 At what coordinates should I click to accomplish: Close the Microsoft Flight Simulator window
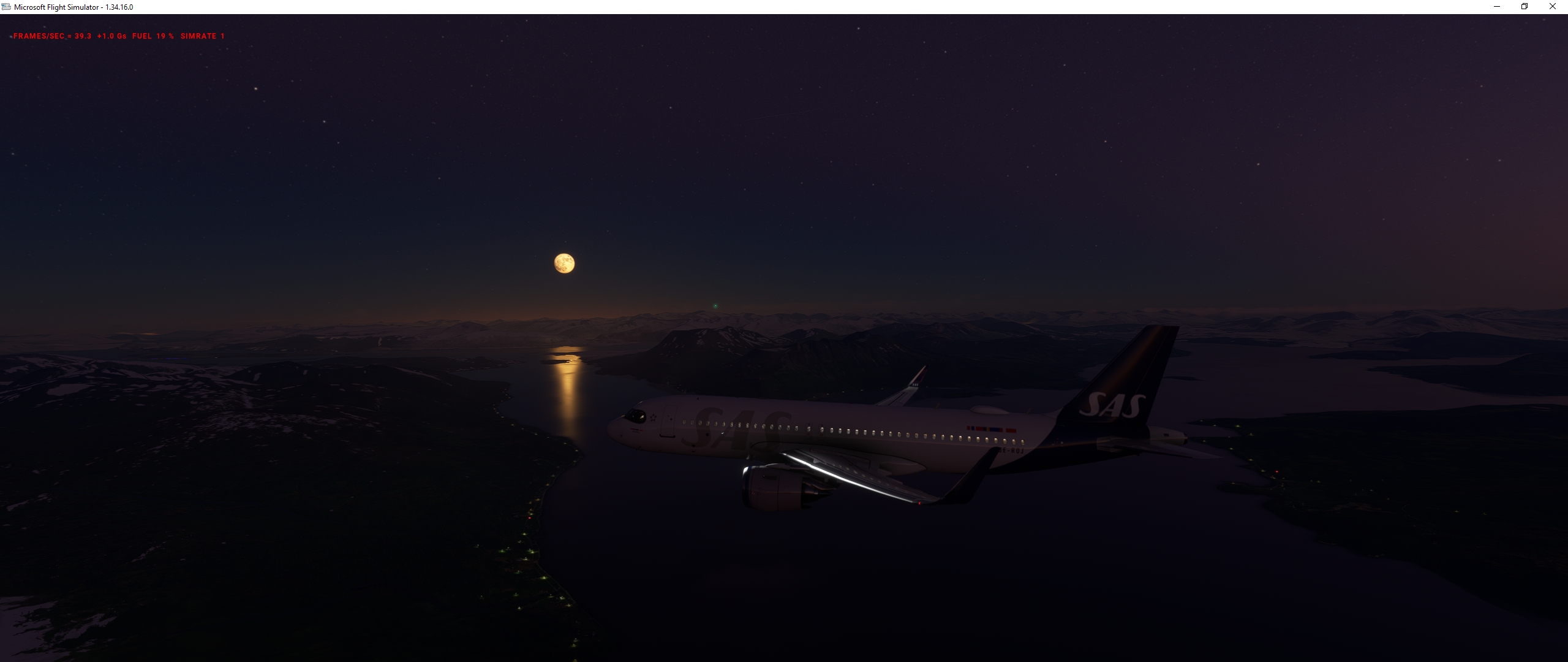click(1552, 7)
